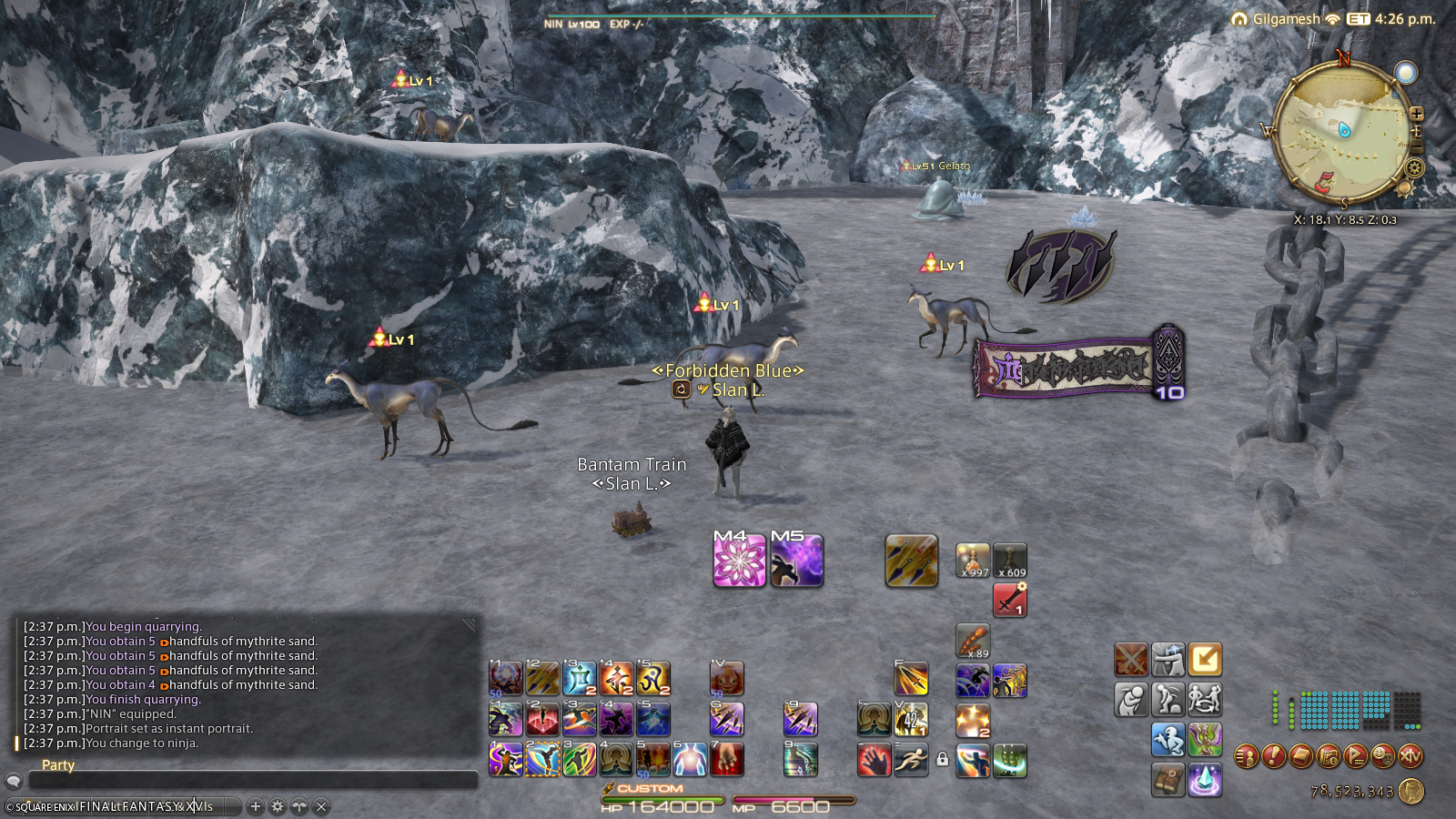The width and height of the screenshot is (1456, 819).
Task: Activate the Sprint running-figure action
Action: coord(911,760)
